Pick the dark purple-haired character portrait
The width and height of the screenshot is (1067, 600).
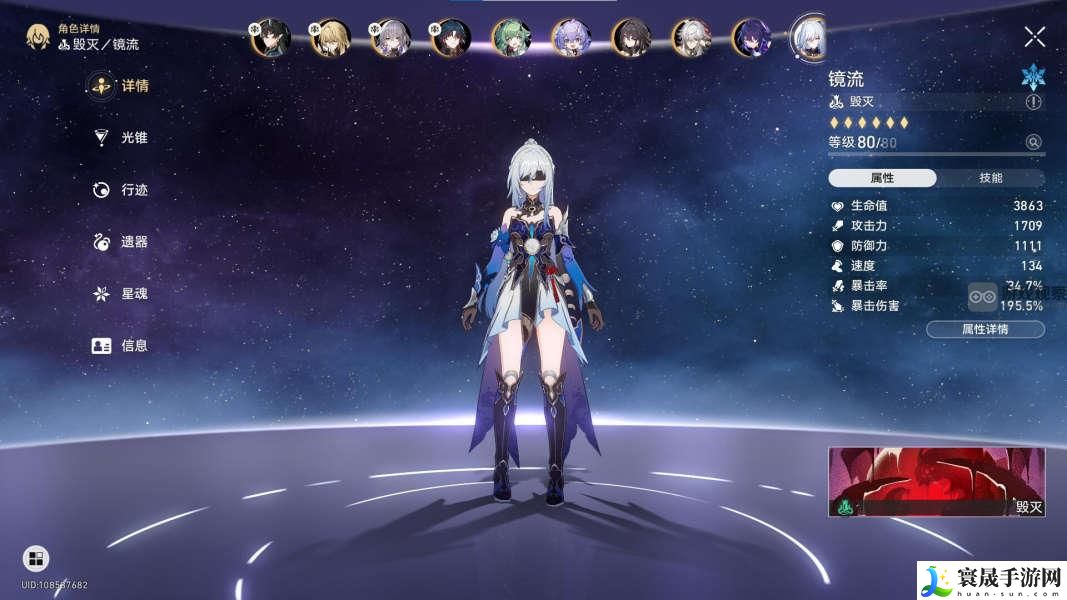[751, 38]
